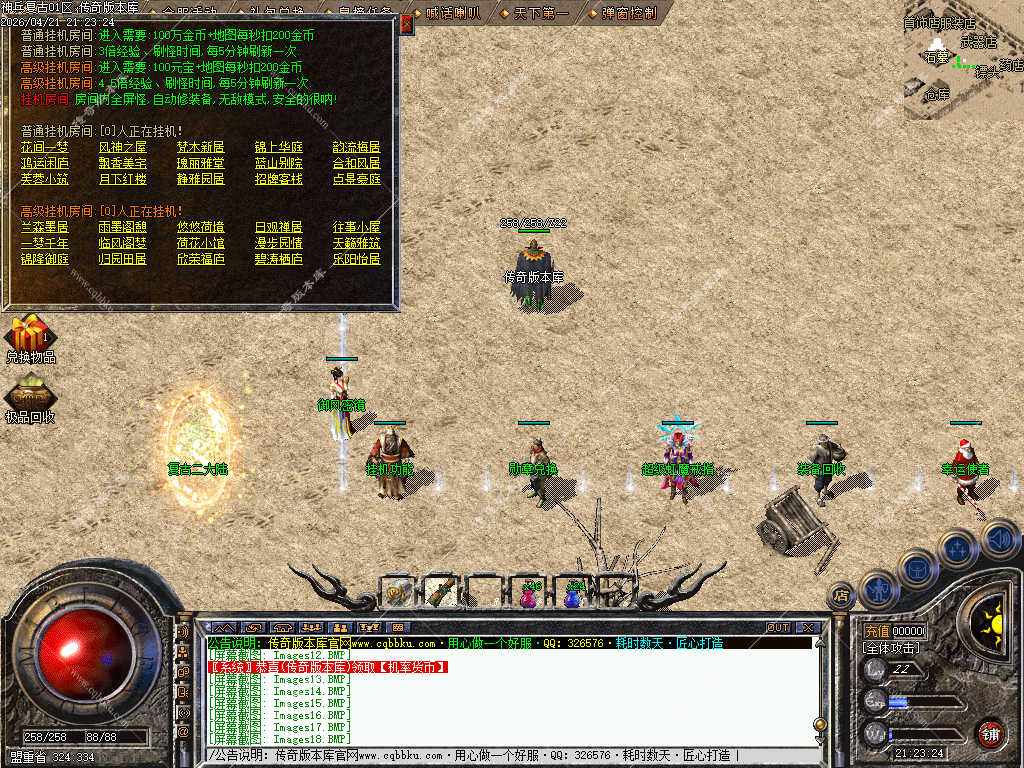Open the 兑换物品 gift box icon
The height and width of the screenshot is (768, 1024).
pos(30,334)
